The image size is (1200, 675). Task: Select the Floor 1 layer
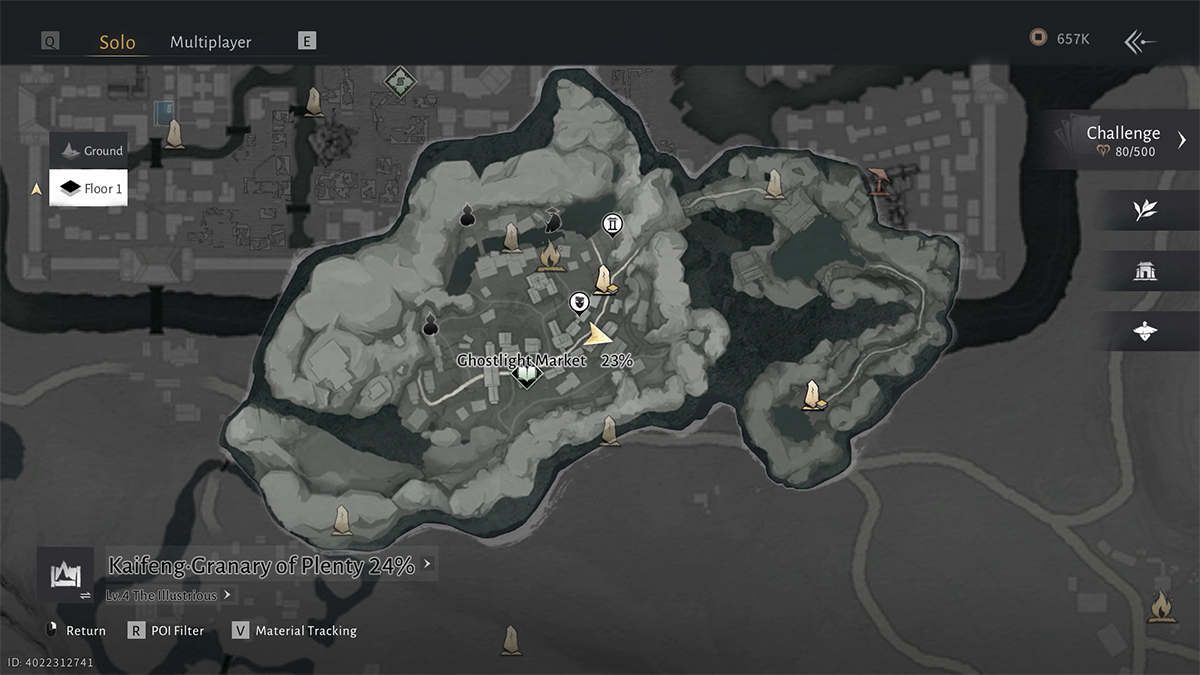[89, 188]
